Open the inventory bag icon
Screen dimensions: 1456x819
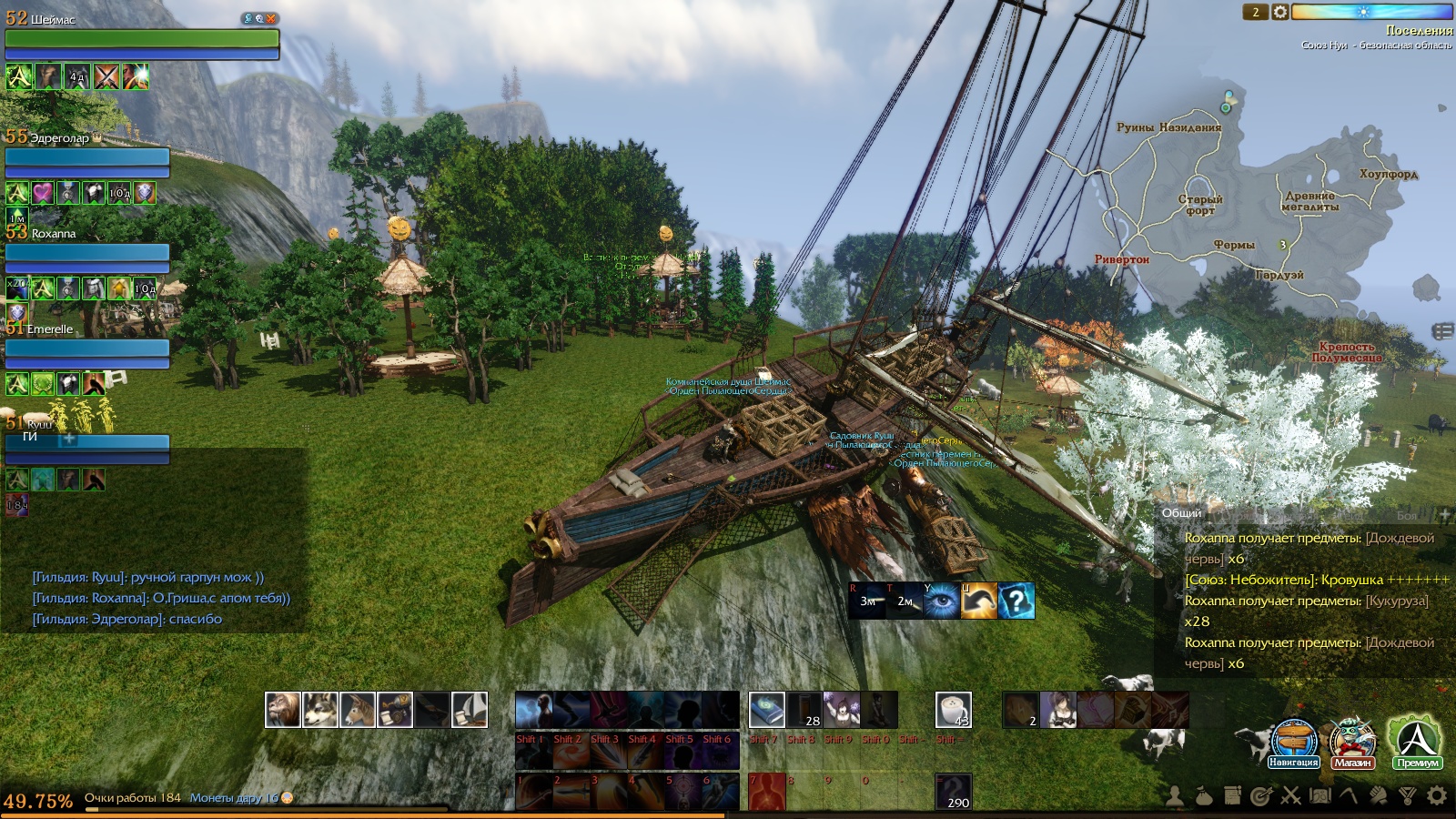[1203, 796]
